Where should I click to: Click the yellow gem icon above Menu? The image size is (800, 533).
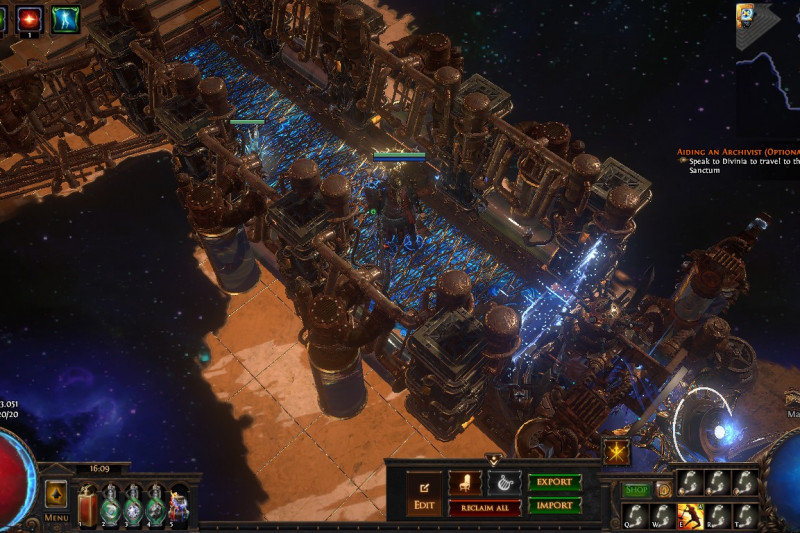[56, 493]
